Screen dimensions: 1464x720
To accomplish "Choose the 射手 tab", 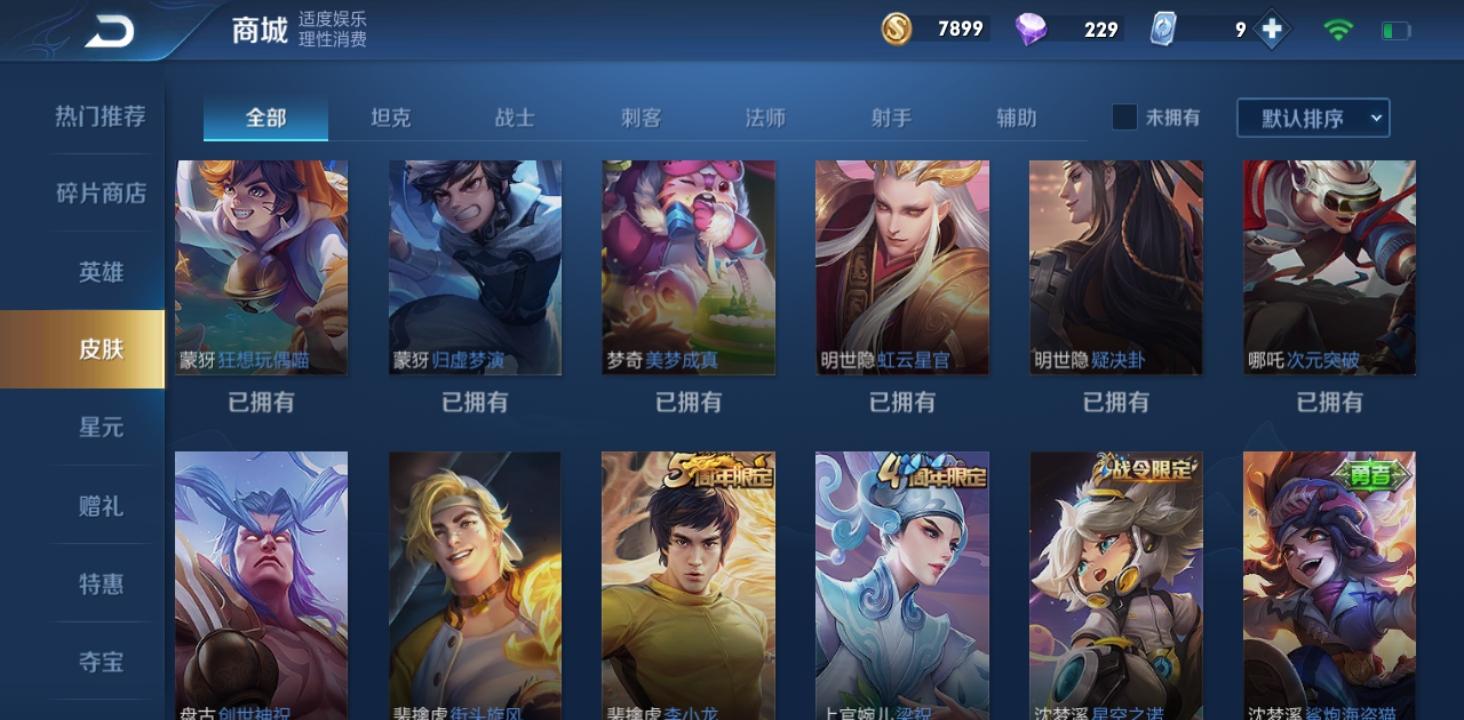I will [x=890, y=118].
